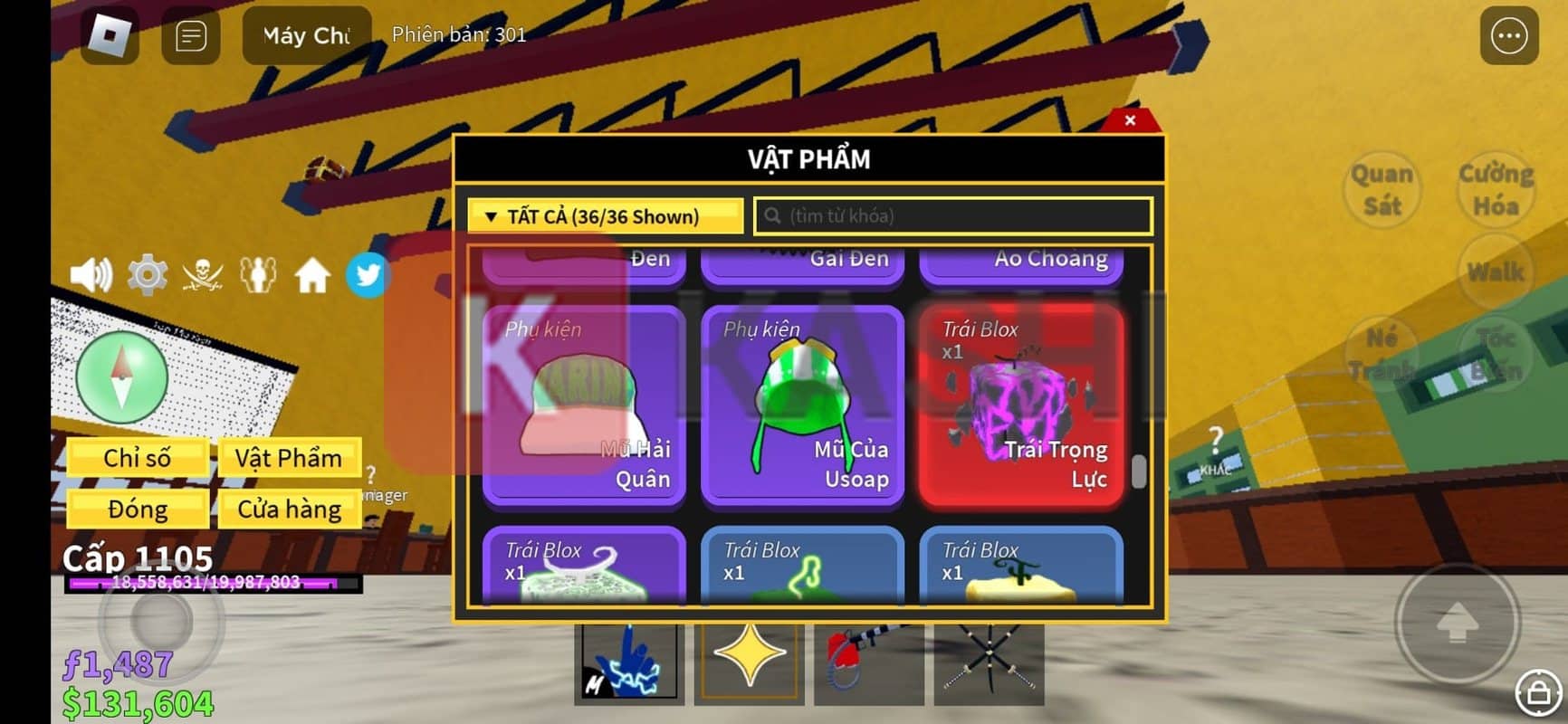The image size is (1568, 724).
Task: Expand the TẤT CẢ item filter dropdown
Action: pos(605,216)
